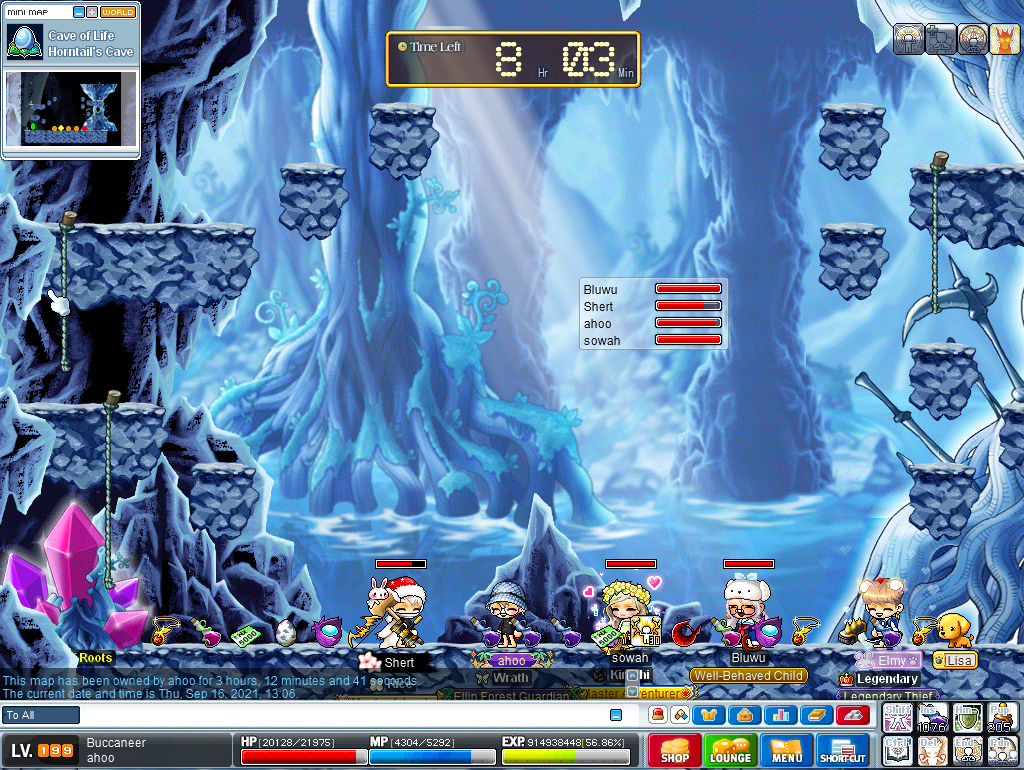
Task: Use the Pup quickslot item with 205
Action: (x=1002, y=716)
